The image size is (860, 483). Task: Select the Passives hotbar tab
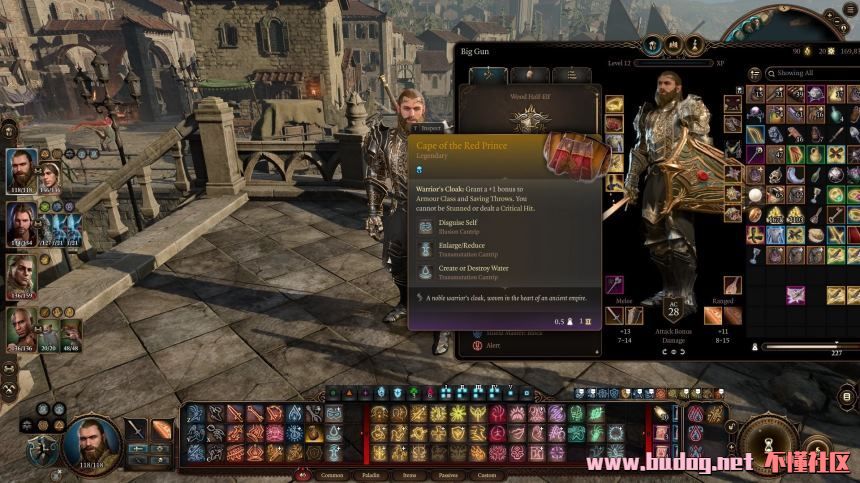(448, 475)
